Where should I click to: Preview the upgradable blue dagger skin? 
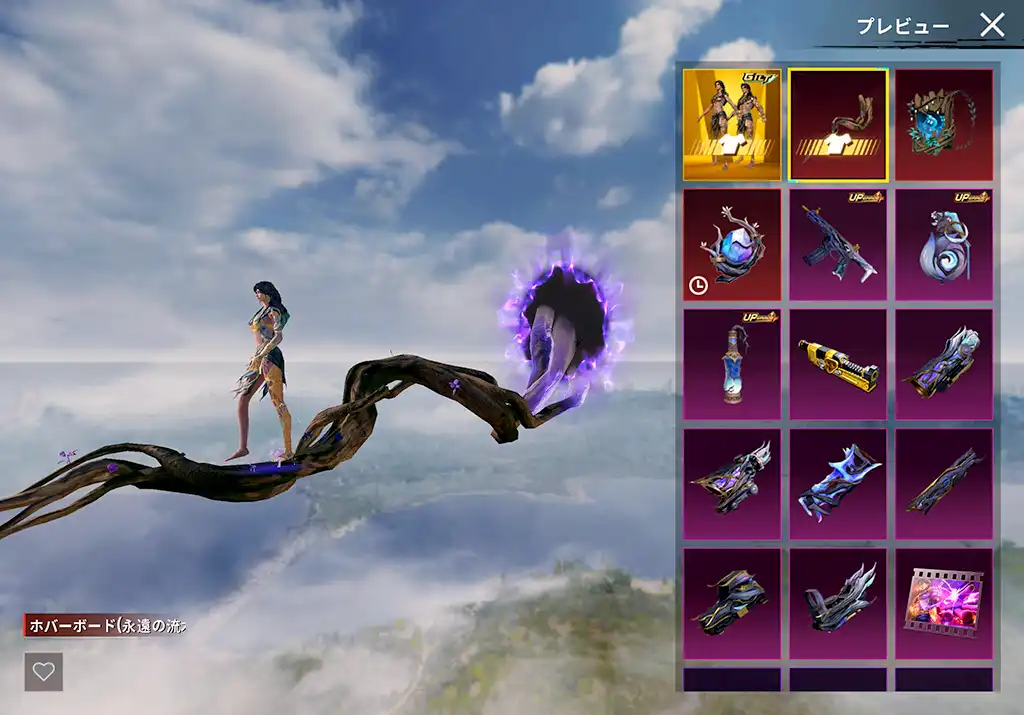pos(732,365)
